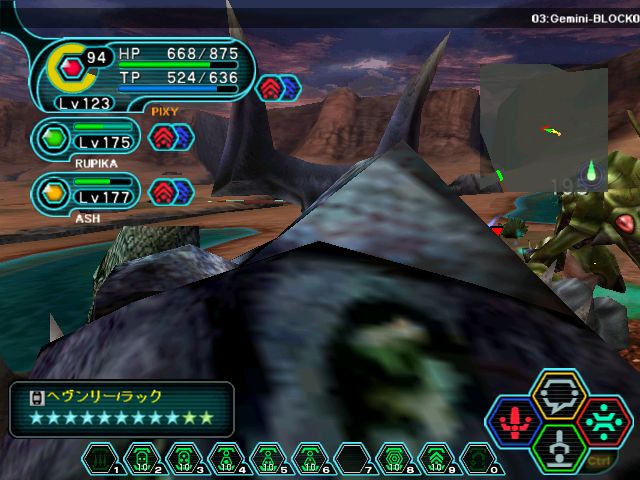Trigger the green-bordered attack action hexagon
The image size is (640, 480).
(x=558, y=447)
